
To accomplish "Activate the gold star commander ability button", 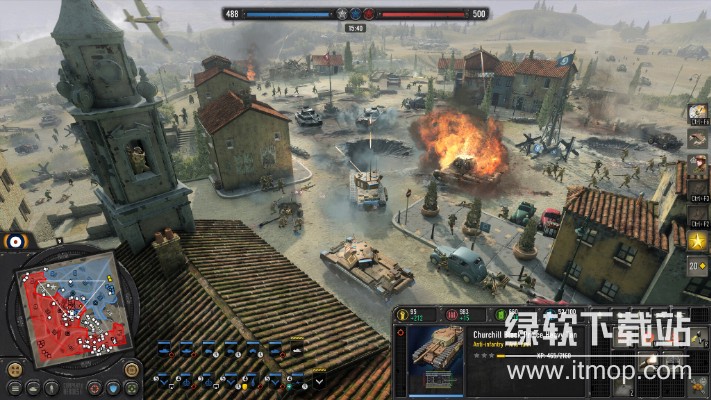I will click(697, 240).
